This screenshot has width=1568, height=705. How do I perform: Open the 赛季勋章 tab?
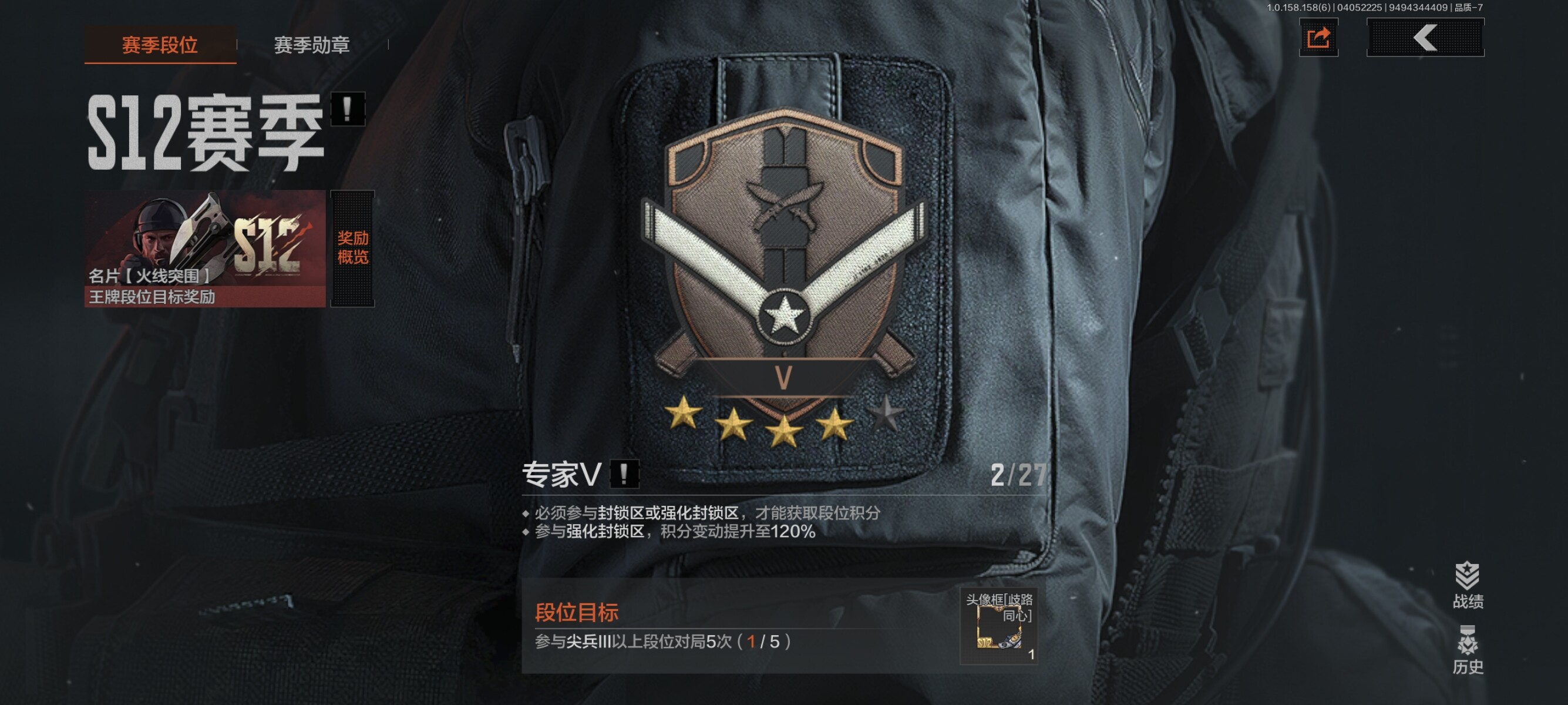click(312, 45)
